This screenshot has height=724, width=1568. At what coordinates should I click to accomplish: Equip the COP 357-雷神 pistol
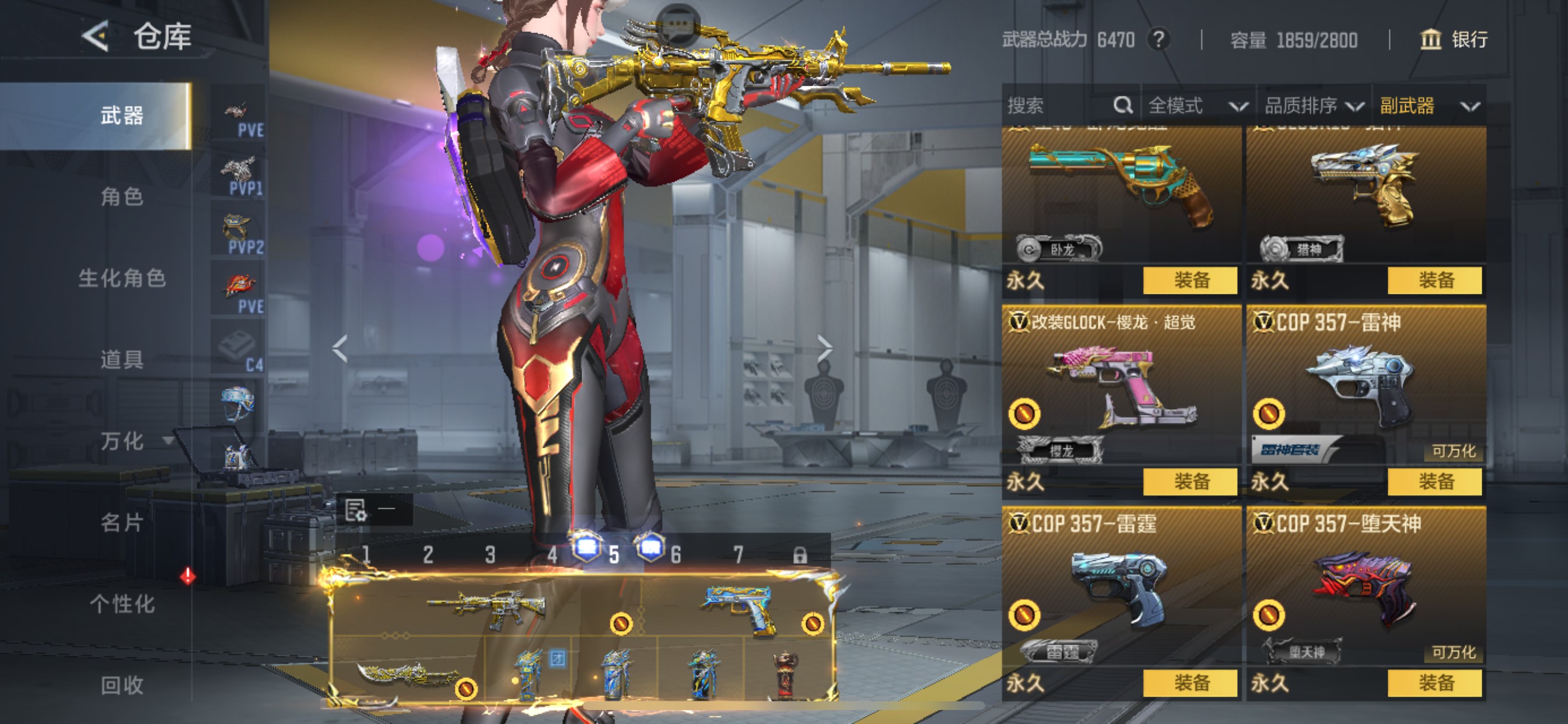1434,482
